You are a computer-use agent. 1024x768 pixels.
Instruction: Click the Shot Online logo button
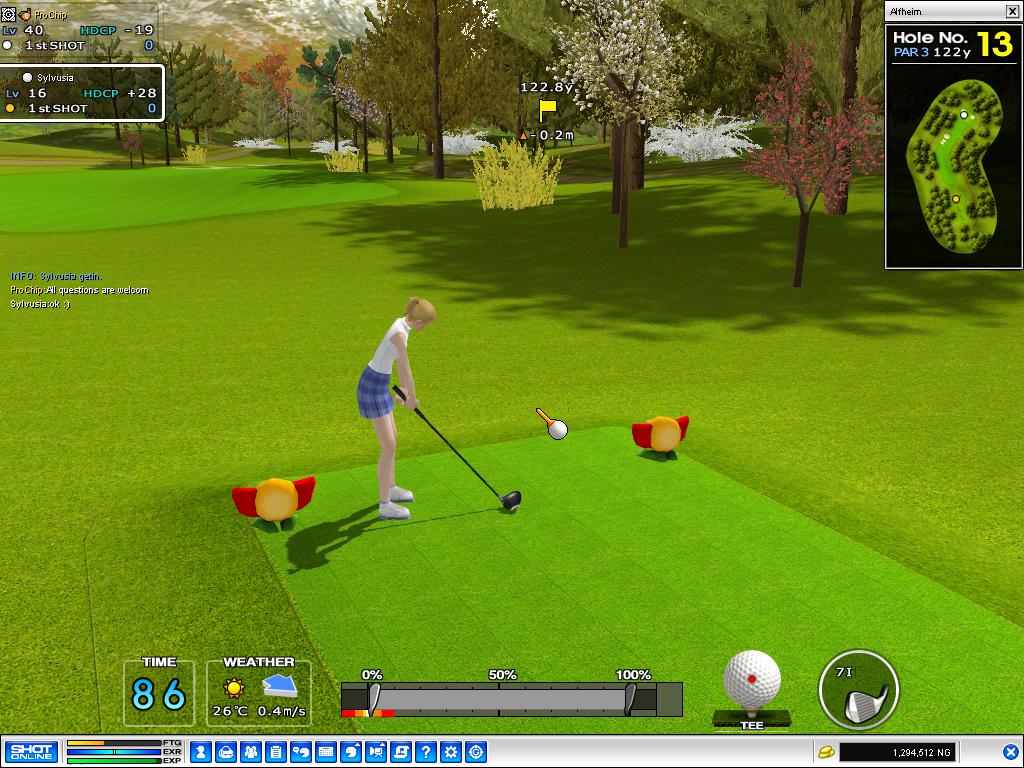pos(30,752)
